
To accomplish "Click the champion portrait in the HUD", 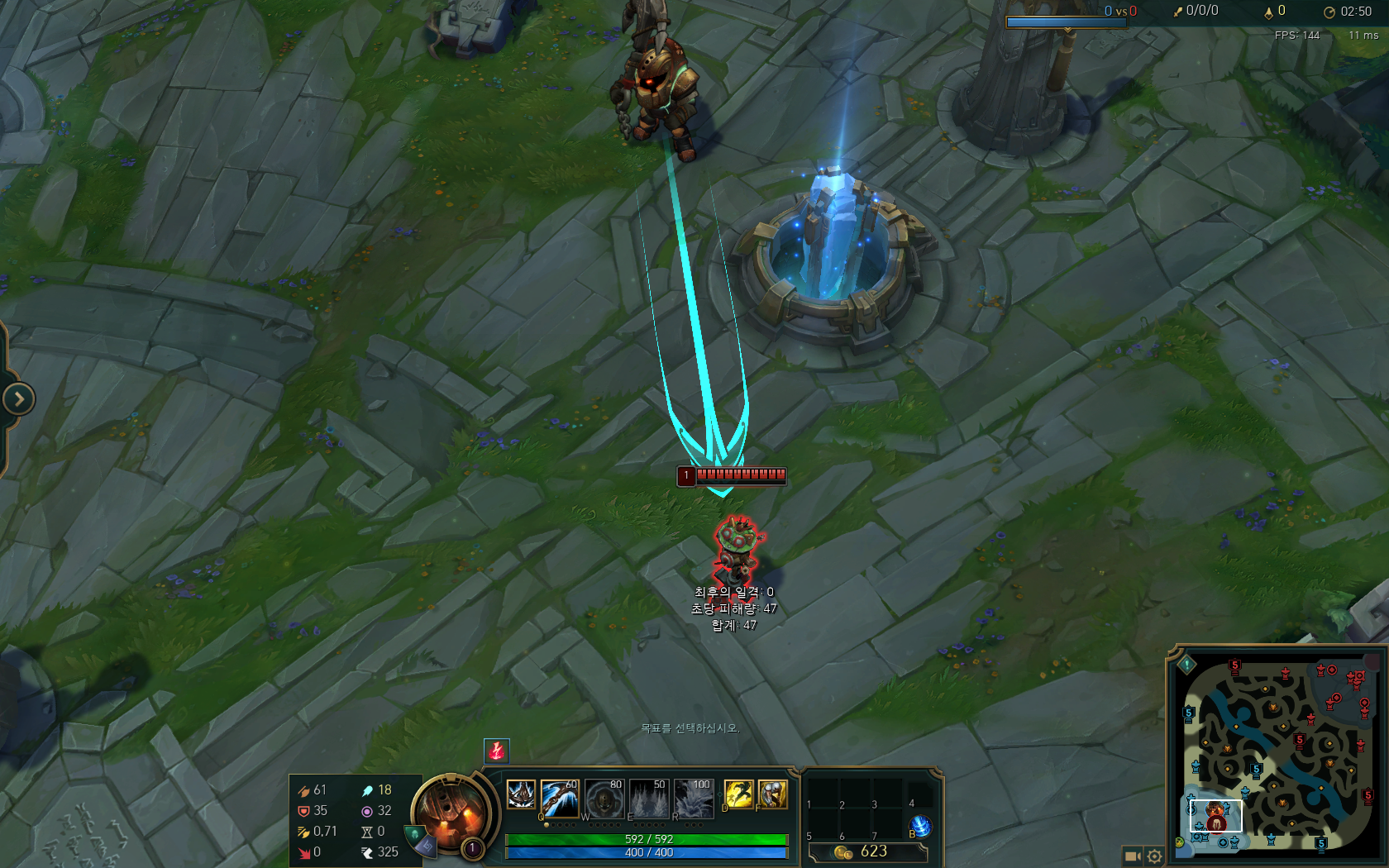I will point(451,813).
